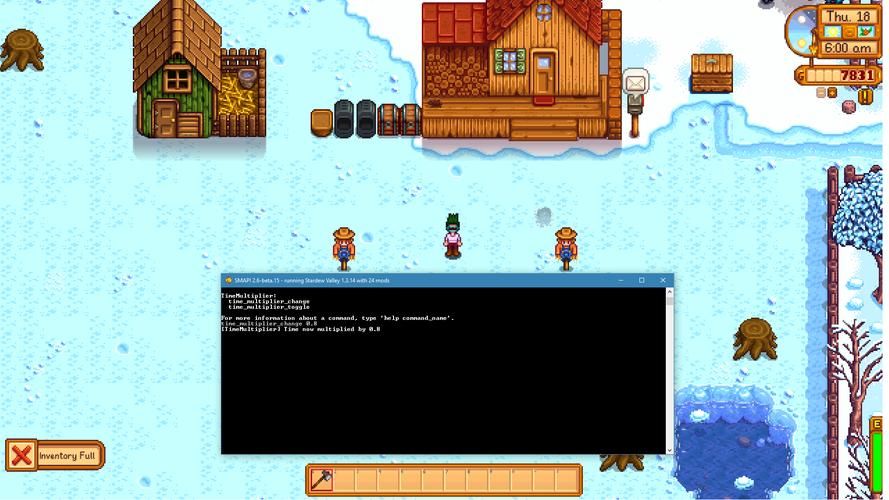Click the zoom out minus button
Viewport: 889px width, 500px height.
[820, 93]
